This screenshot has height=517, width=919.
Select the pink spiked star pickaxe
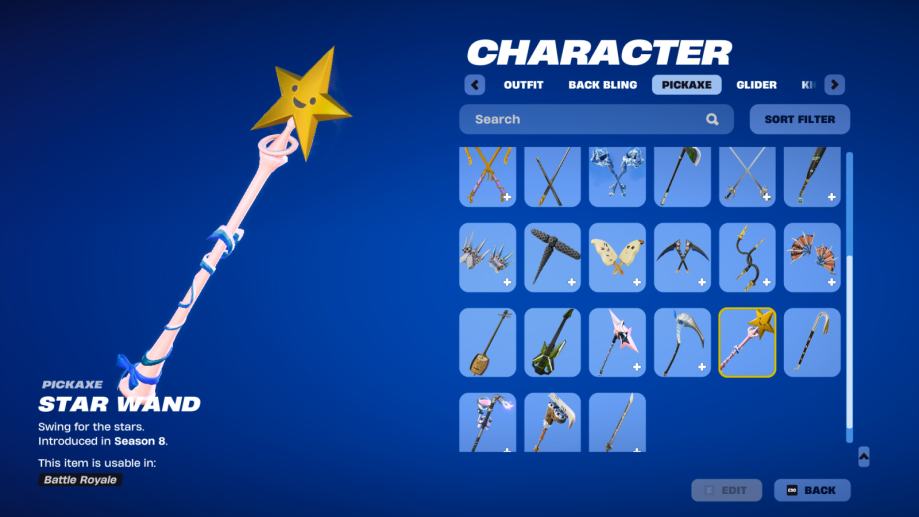point(617,342)
